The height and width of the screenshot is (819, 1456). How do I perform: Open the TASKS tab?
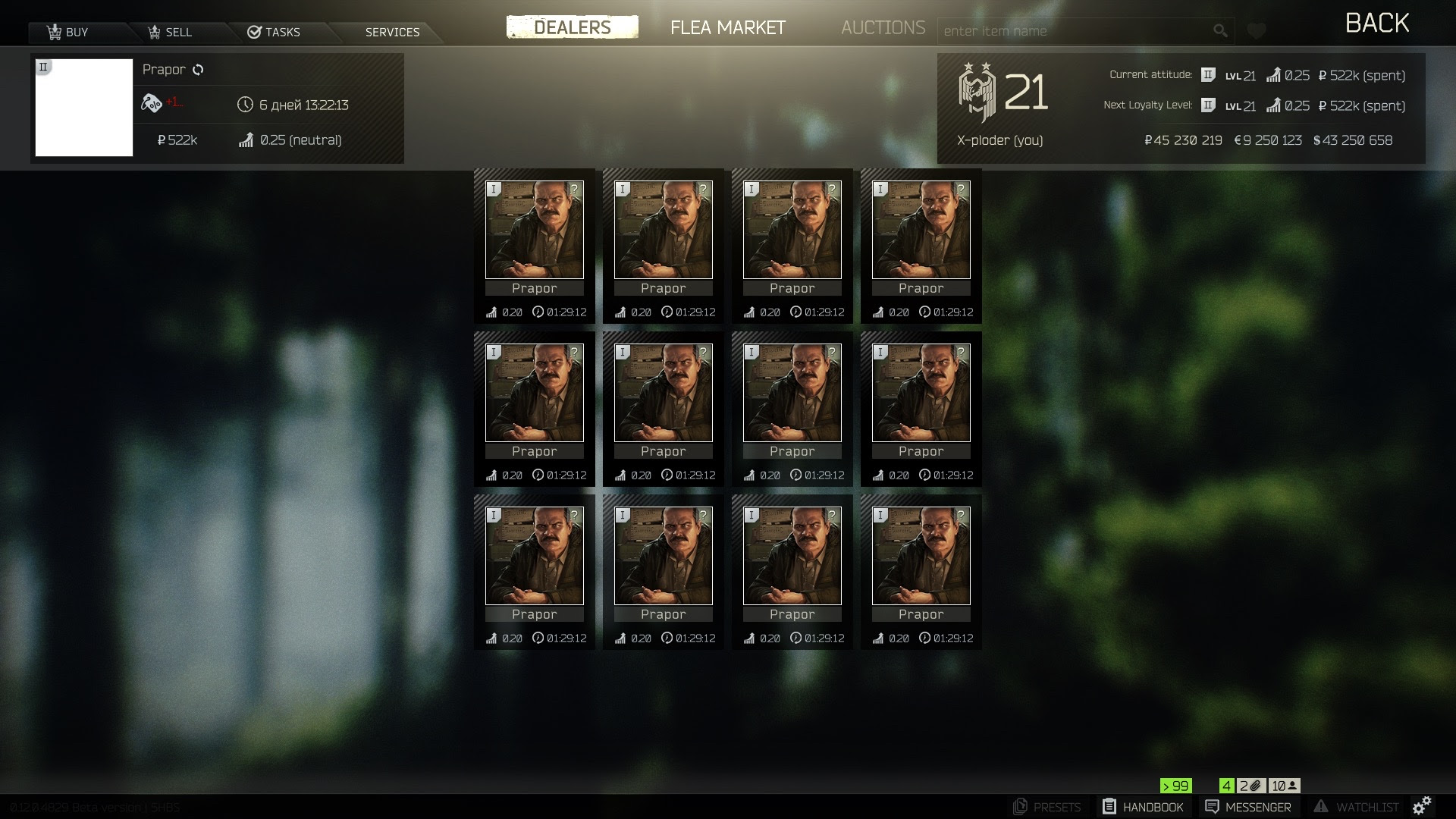coord(275,31)
